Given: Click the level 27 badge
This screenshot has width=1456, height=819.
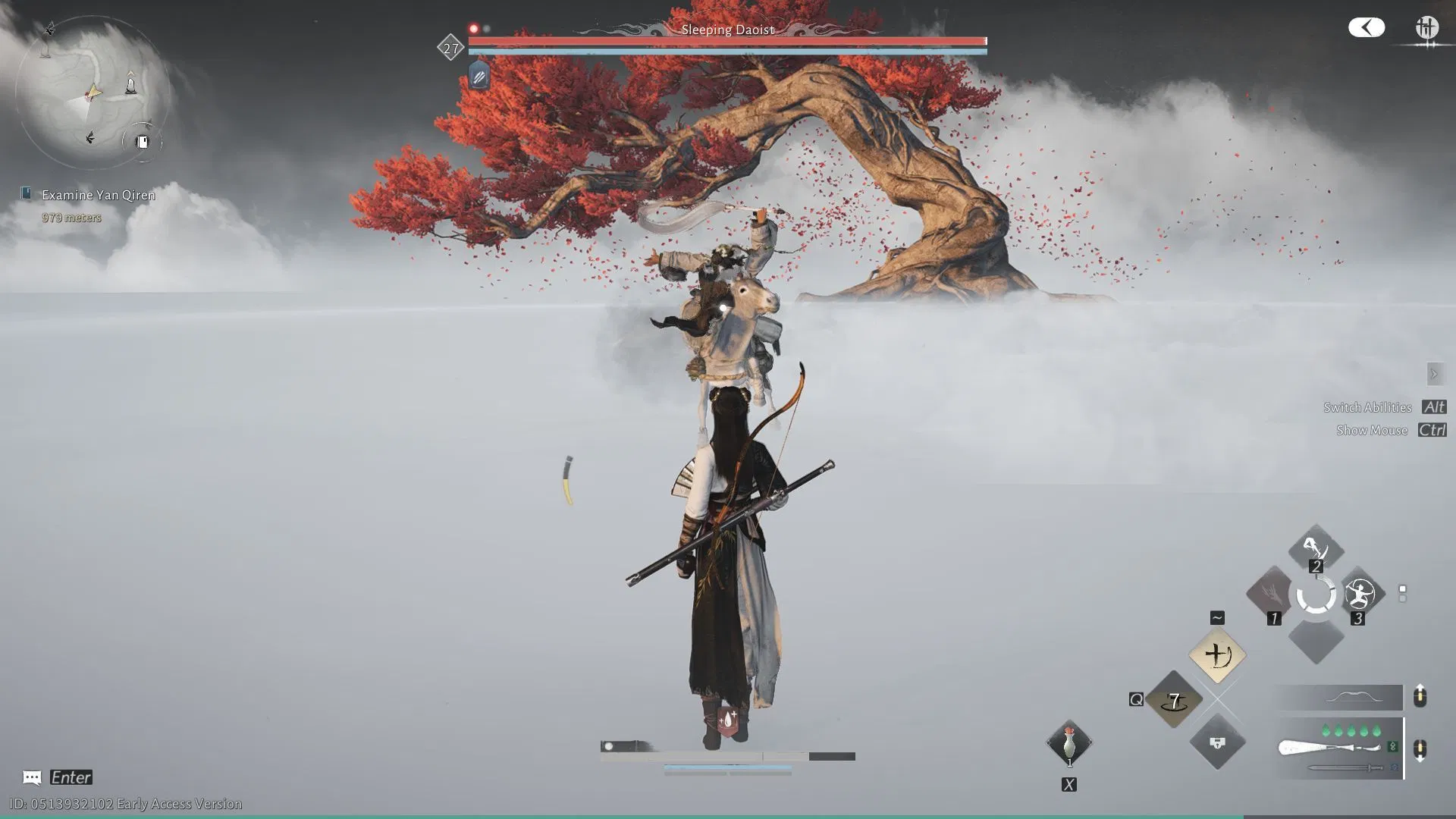Looking at the screenshot, I should [450, 48].
